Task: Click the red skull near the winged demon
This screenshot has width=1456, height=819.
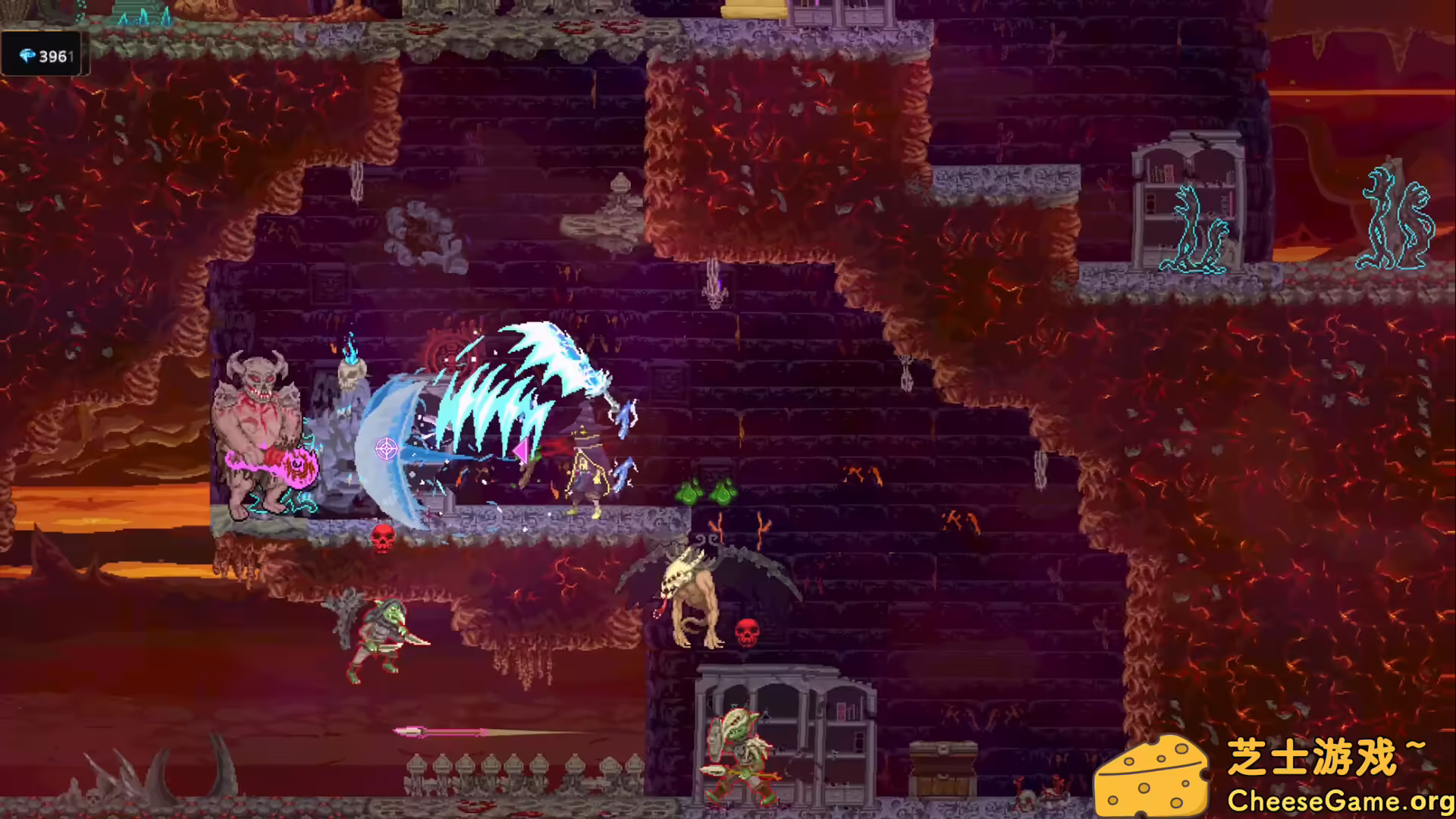Action: [747, 633]
